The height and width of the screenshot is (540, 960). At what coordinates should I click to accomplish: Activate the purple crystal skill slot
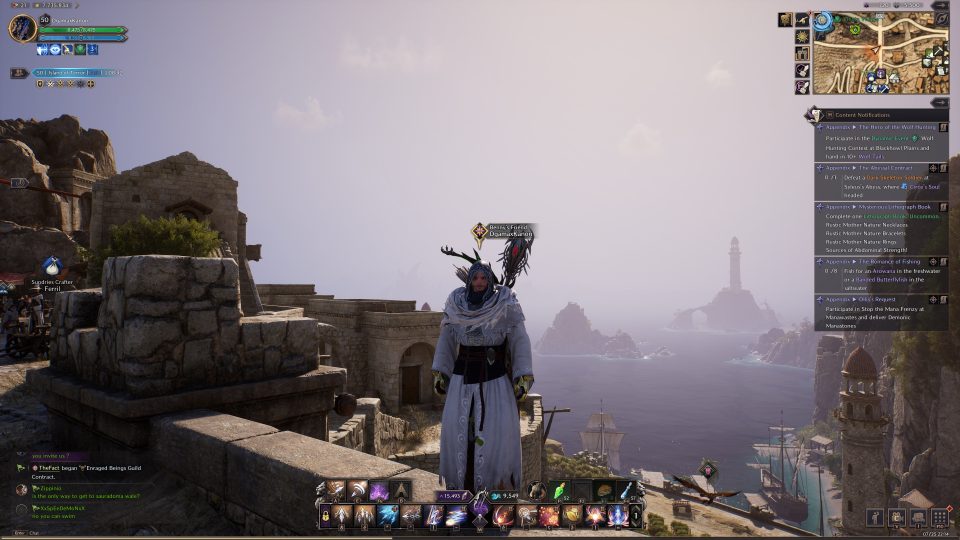[379, 490]
